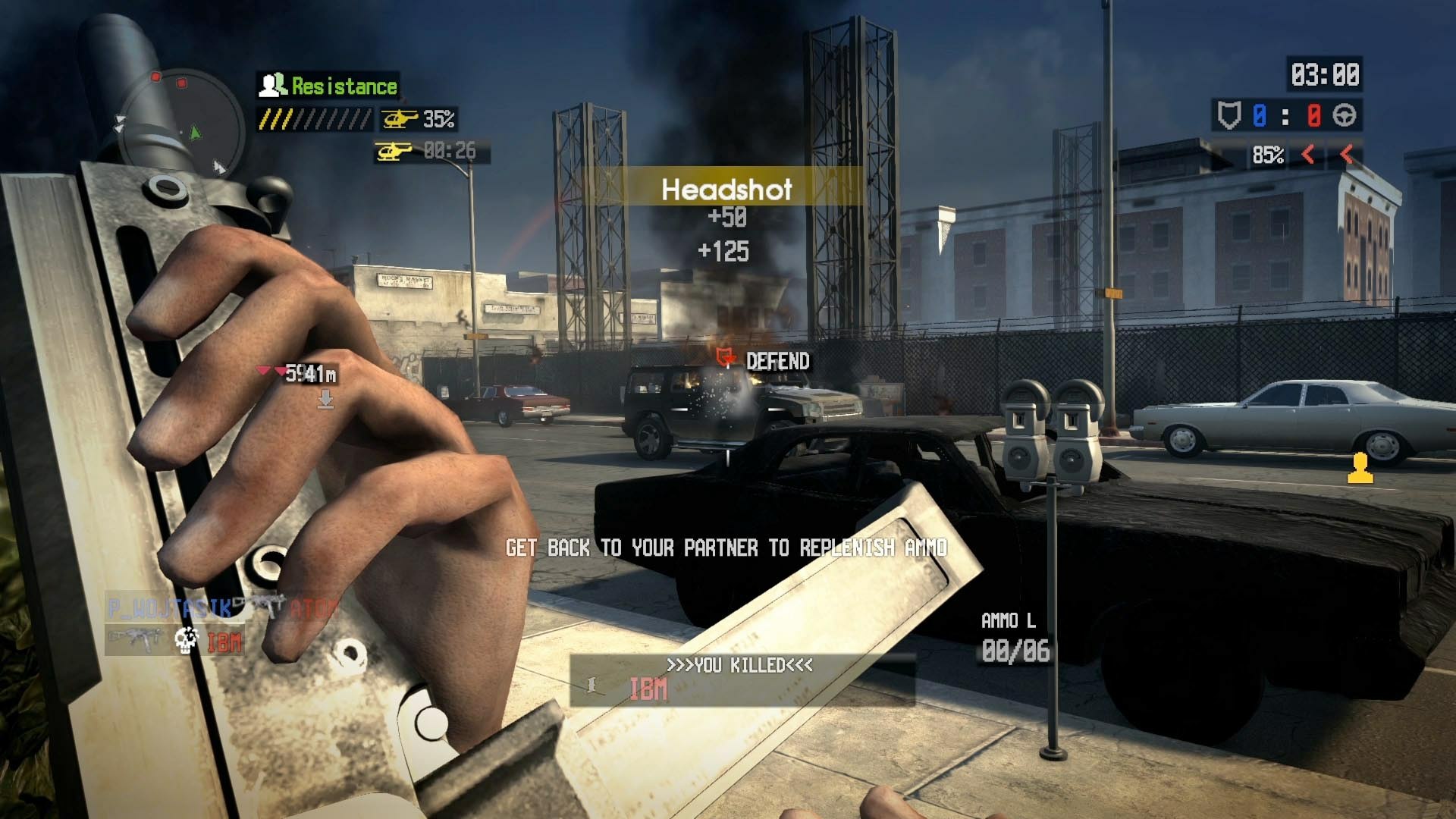Click the yellow helicopter icon near the 00:26 timer

click(x=397, y=151)
